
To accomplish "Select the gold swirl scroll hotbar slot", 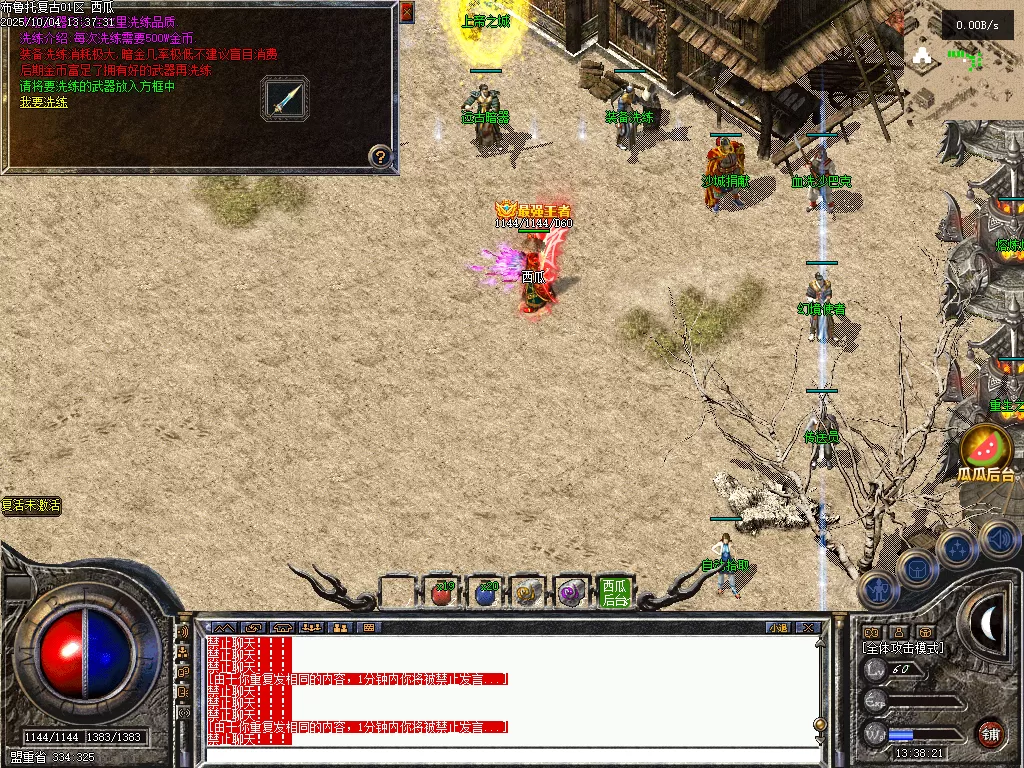I will coord(528,594).
